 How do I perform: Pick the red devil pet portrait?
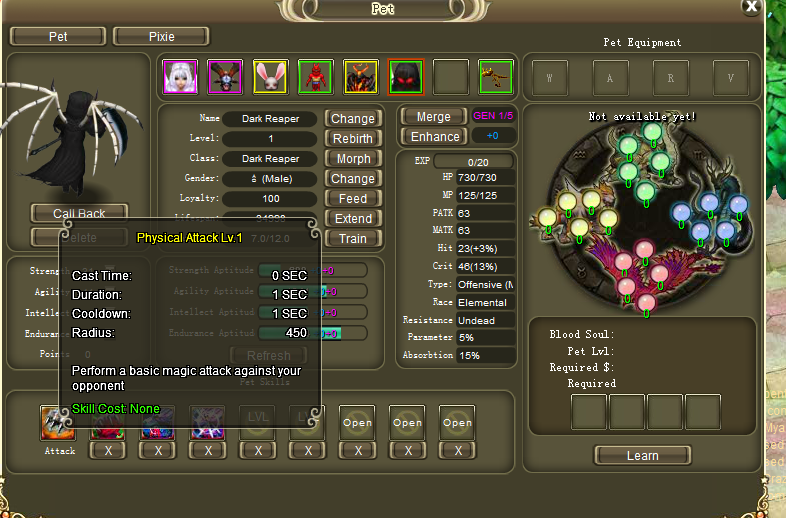coord(315,76)
